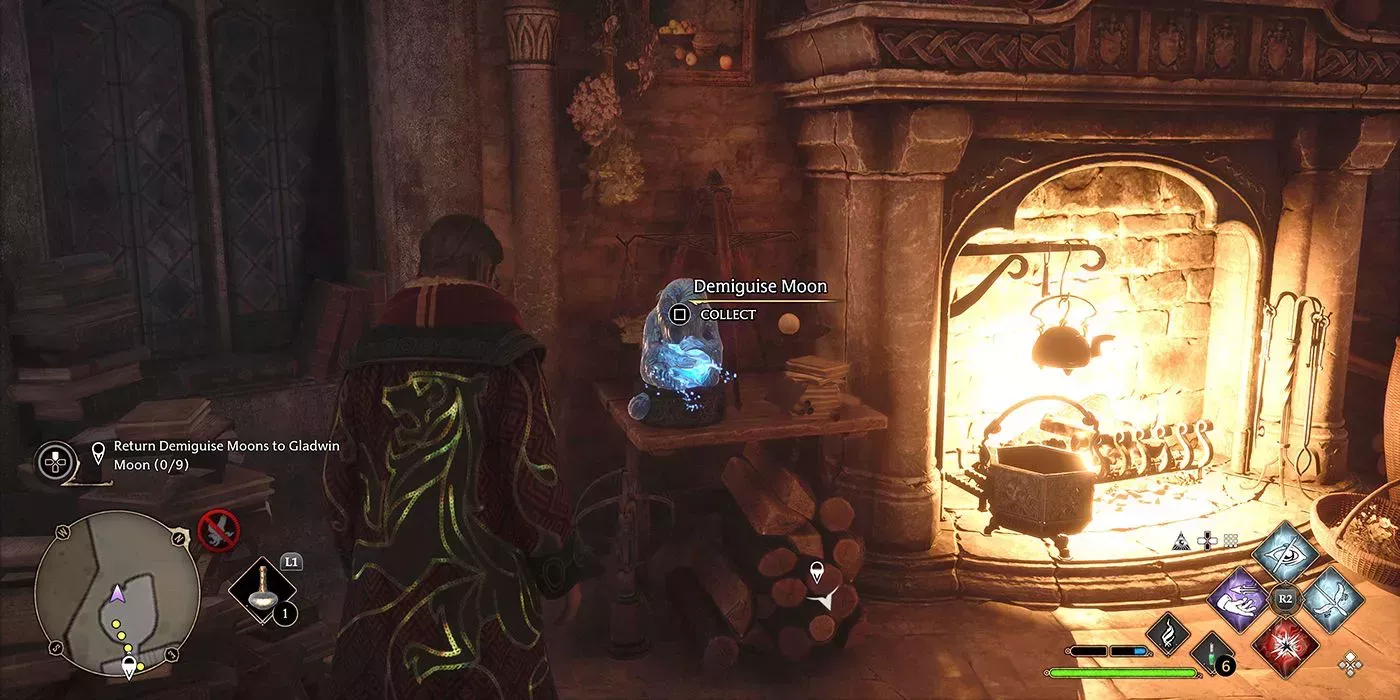Click the quest pin on the minimap edge
Image resolution: width=1400 pixels, height=700 pixels.
point(129,667)
